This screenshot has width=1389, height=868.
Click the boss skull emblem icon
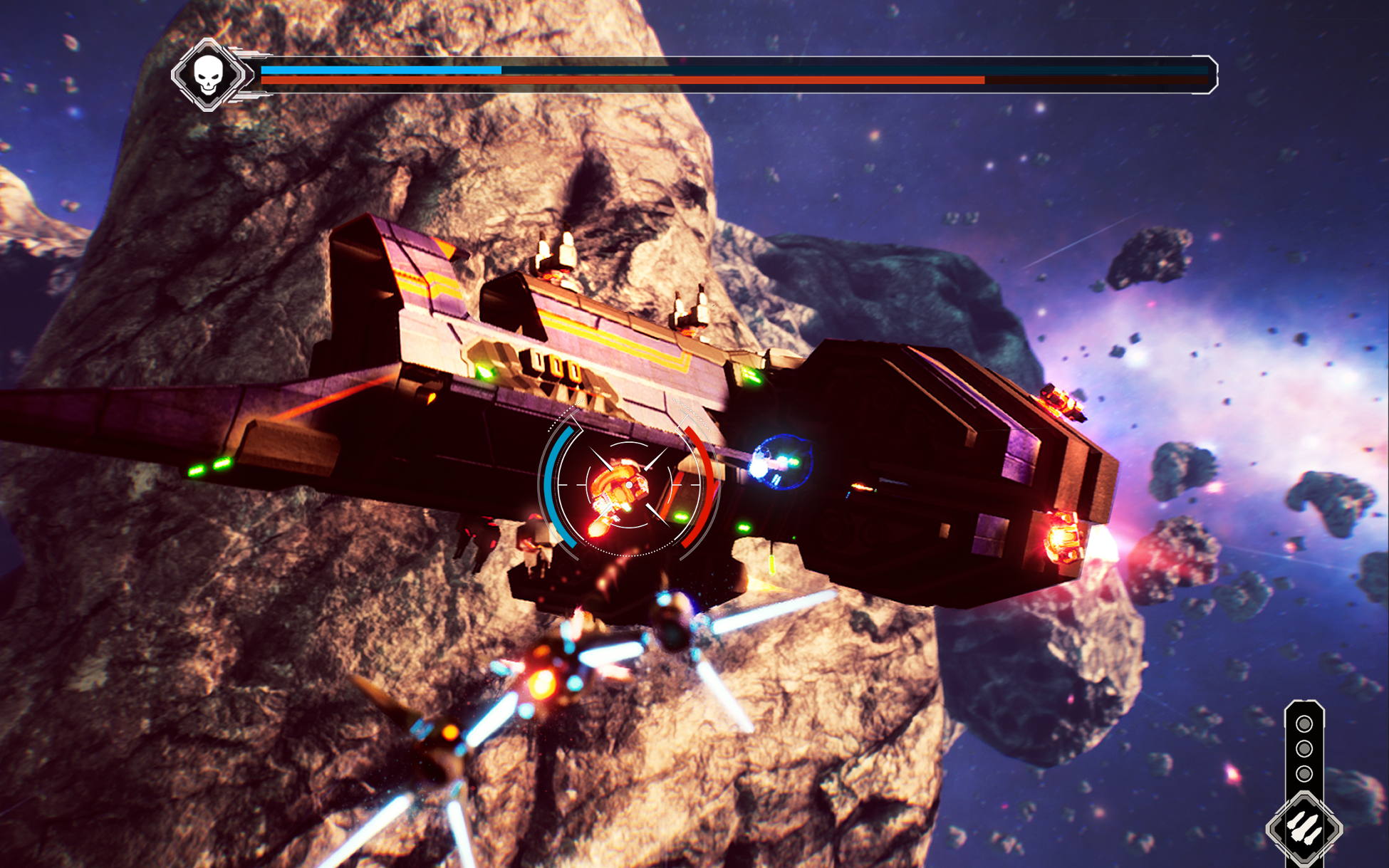point(208,75)
